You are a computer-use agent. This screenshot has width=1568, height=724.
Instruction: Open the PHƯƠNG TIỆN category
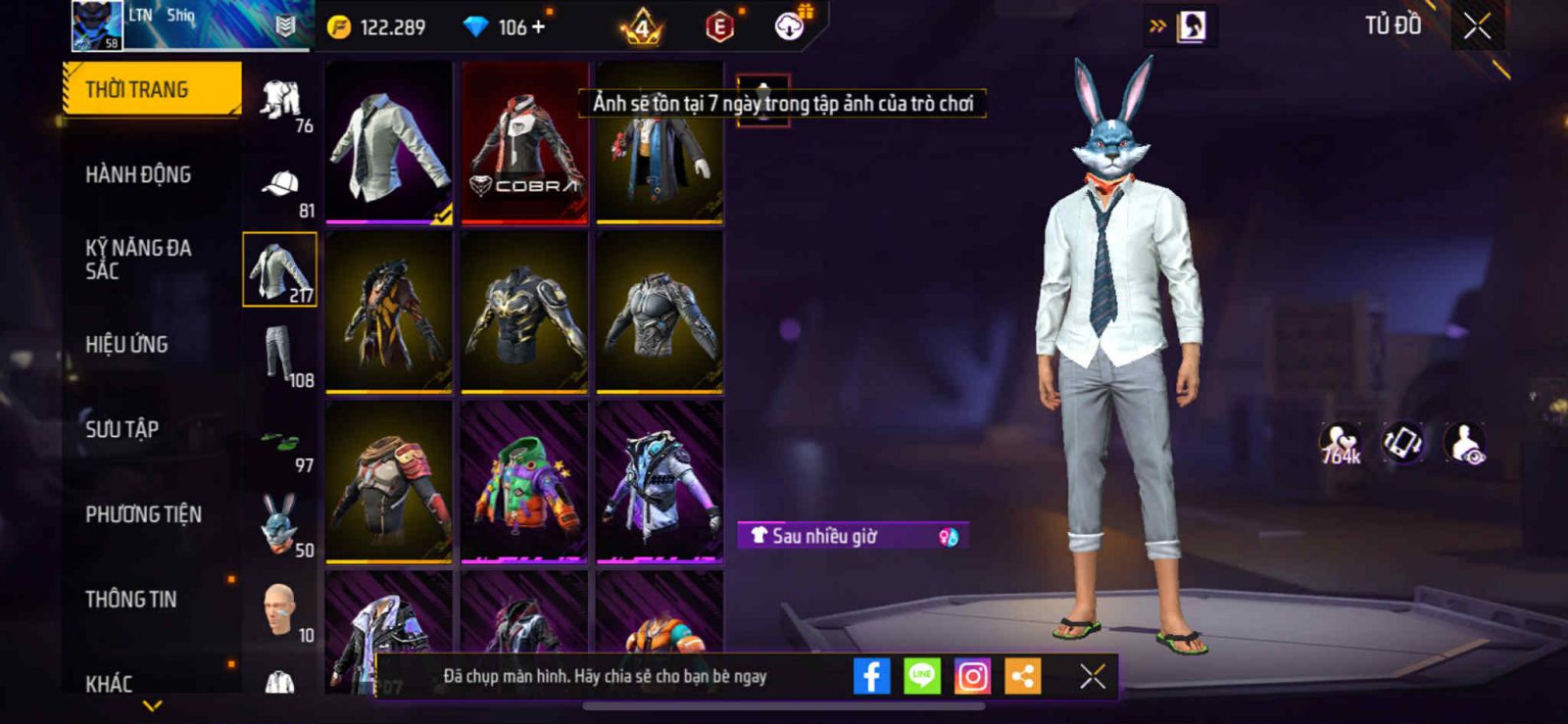[143, 514]
